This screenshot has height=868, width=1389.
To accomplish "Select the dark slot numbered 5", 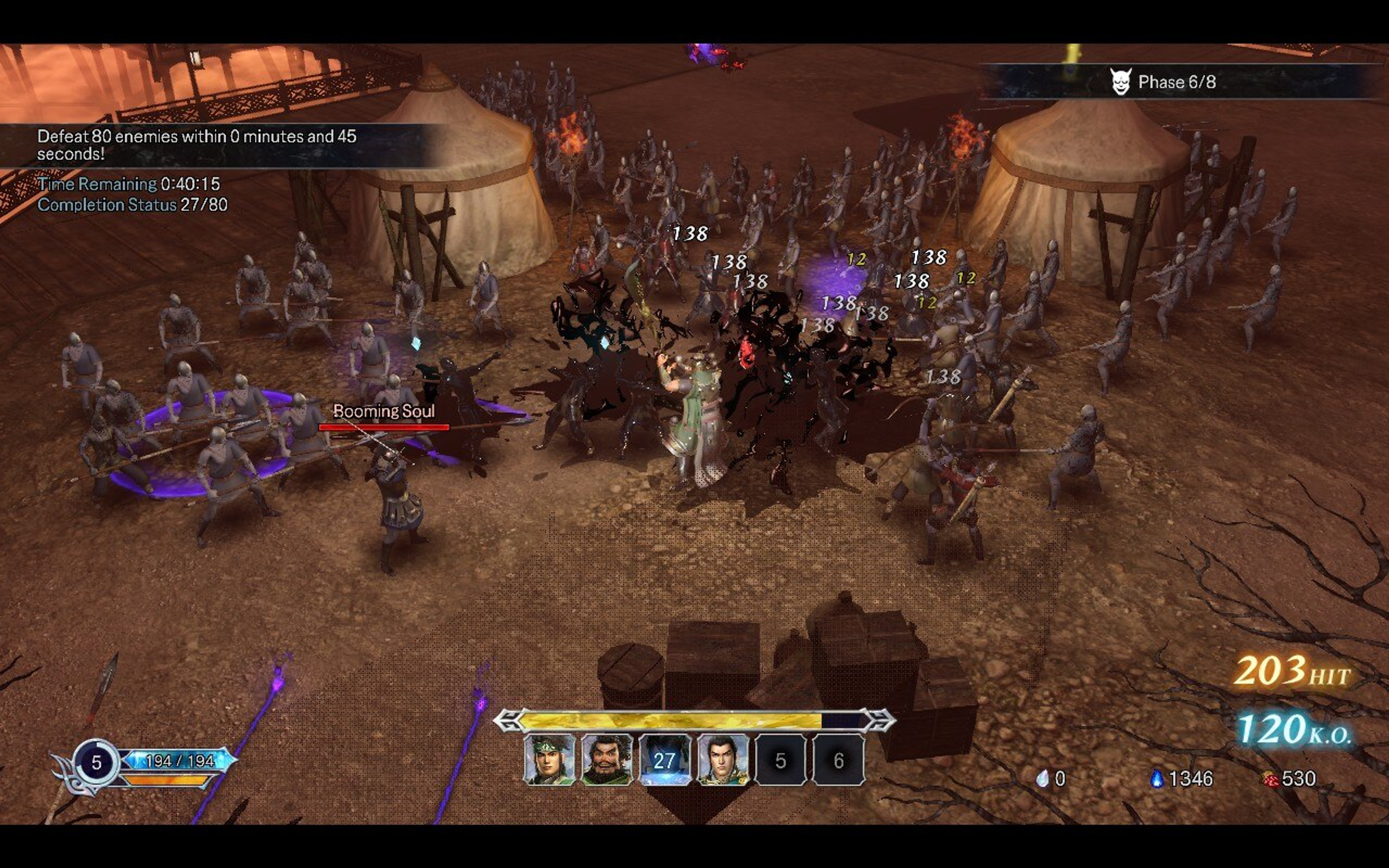I will click(x=781, y=759).
